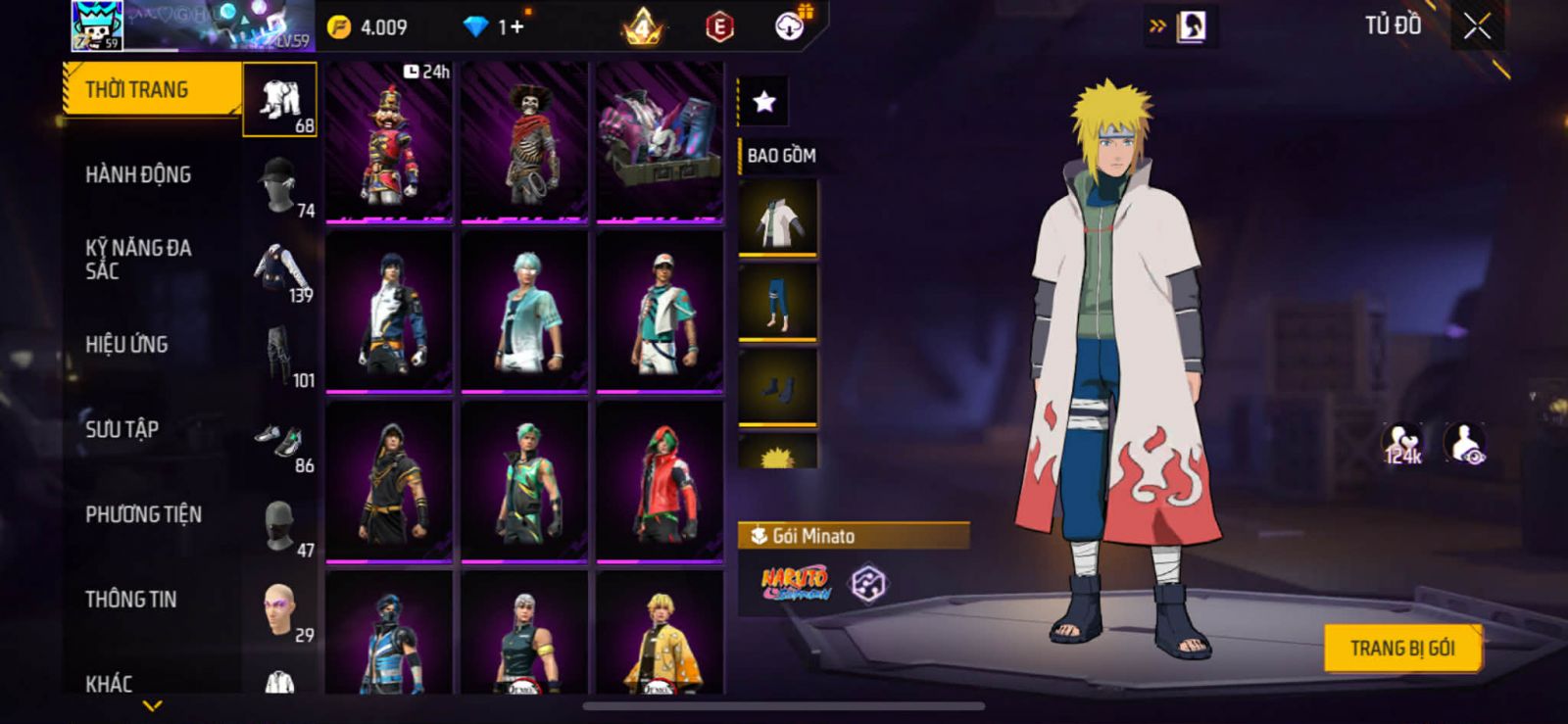Screen dimensions: 1568x724
Task: Select the nutcracker soldier outfit with 24h timer
Action: point(389,142)
